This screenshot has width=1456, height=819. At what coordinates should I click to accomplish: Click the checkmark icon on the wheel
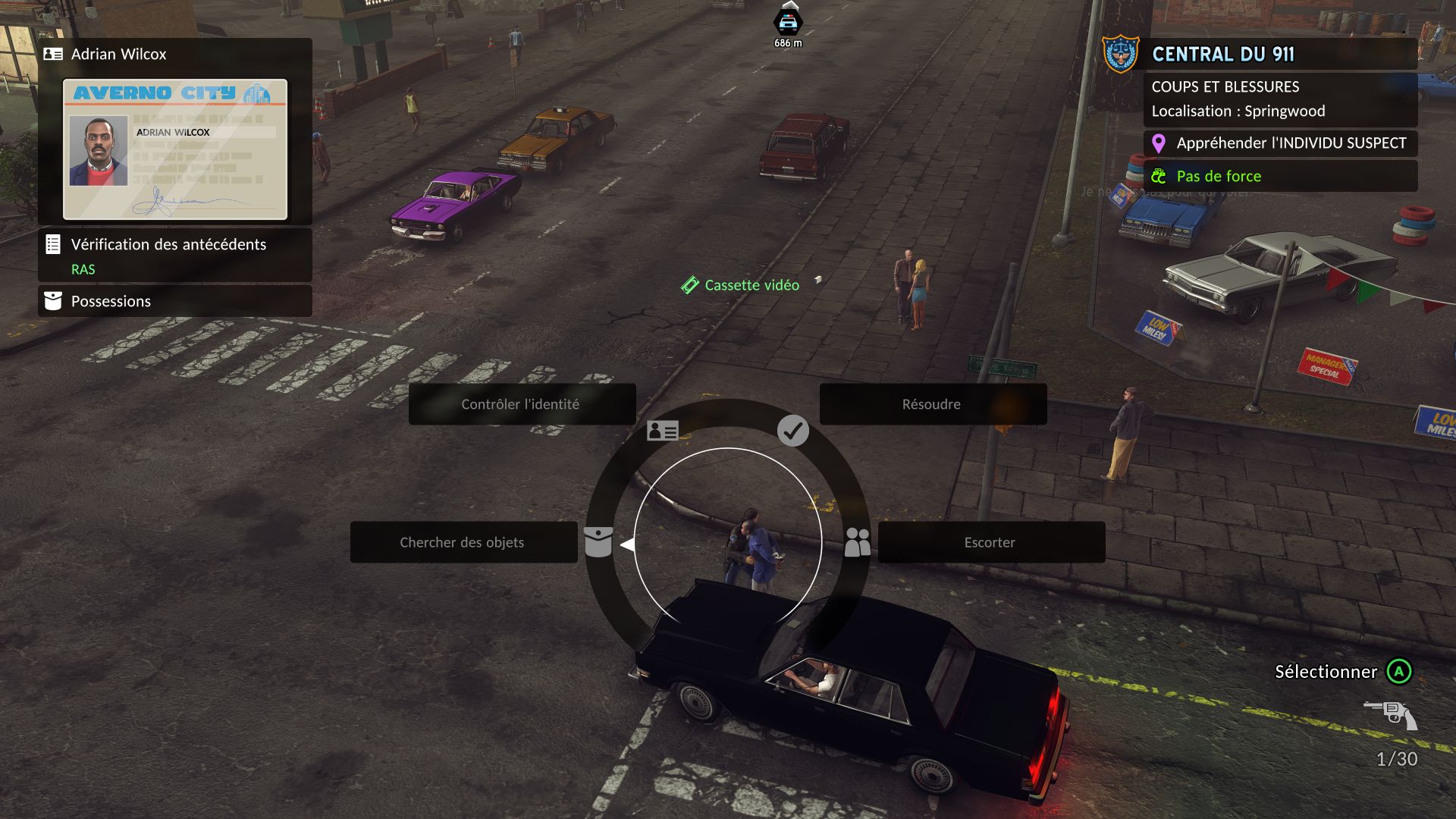[x=792, y=431]
